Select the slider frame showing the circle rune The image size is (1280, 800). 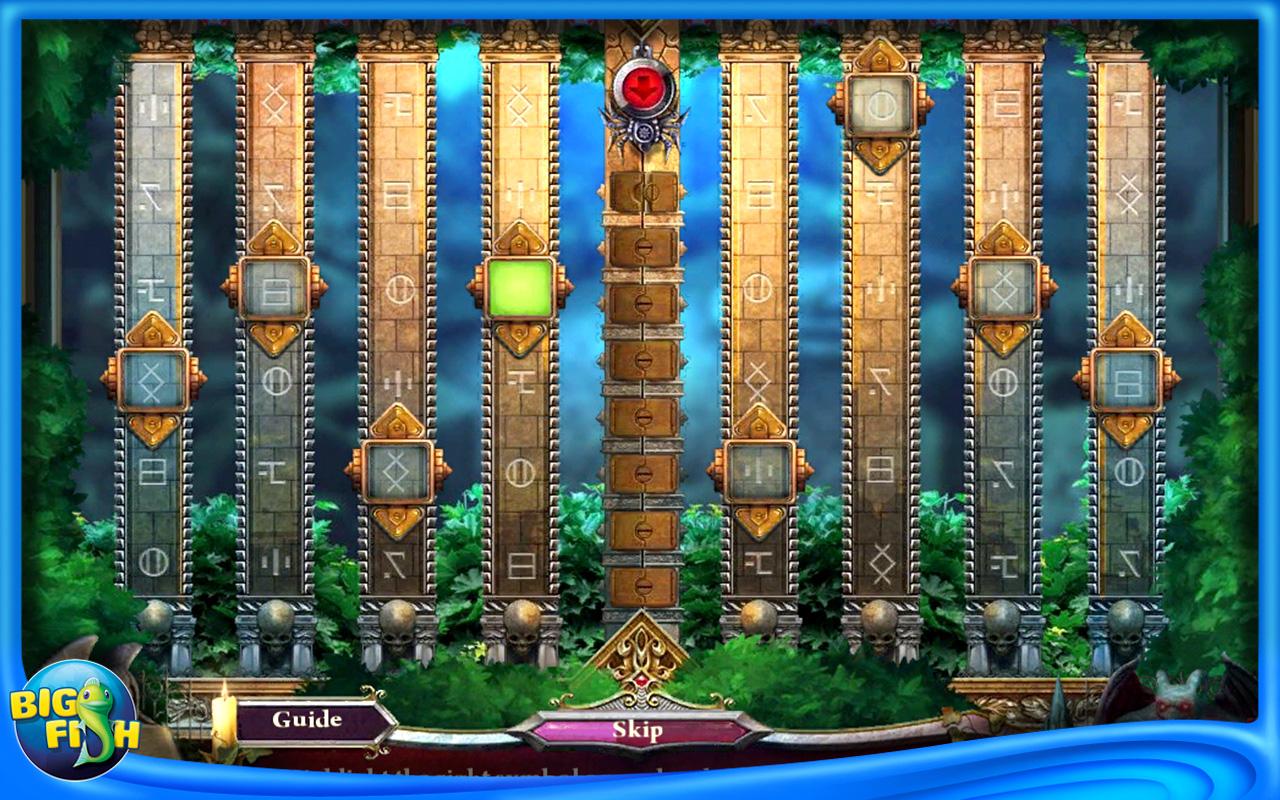pyautogui.click(x=880, y=105)
